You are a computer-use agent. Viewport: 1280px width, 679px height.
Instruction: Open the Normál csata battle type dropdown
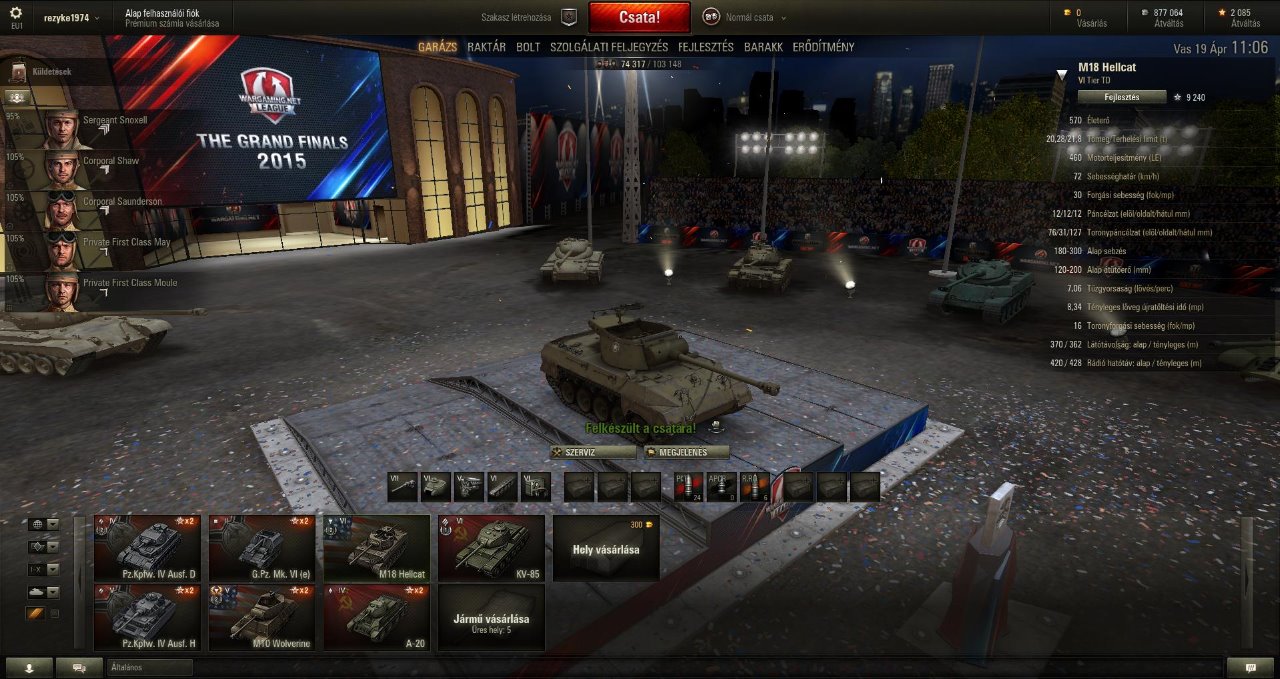(x=745, y=17)
